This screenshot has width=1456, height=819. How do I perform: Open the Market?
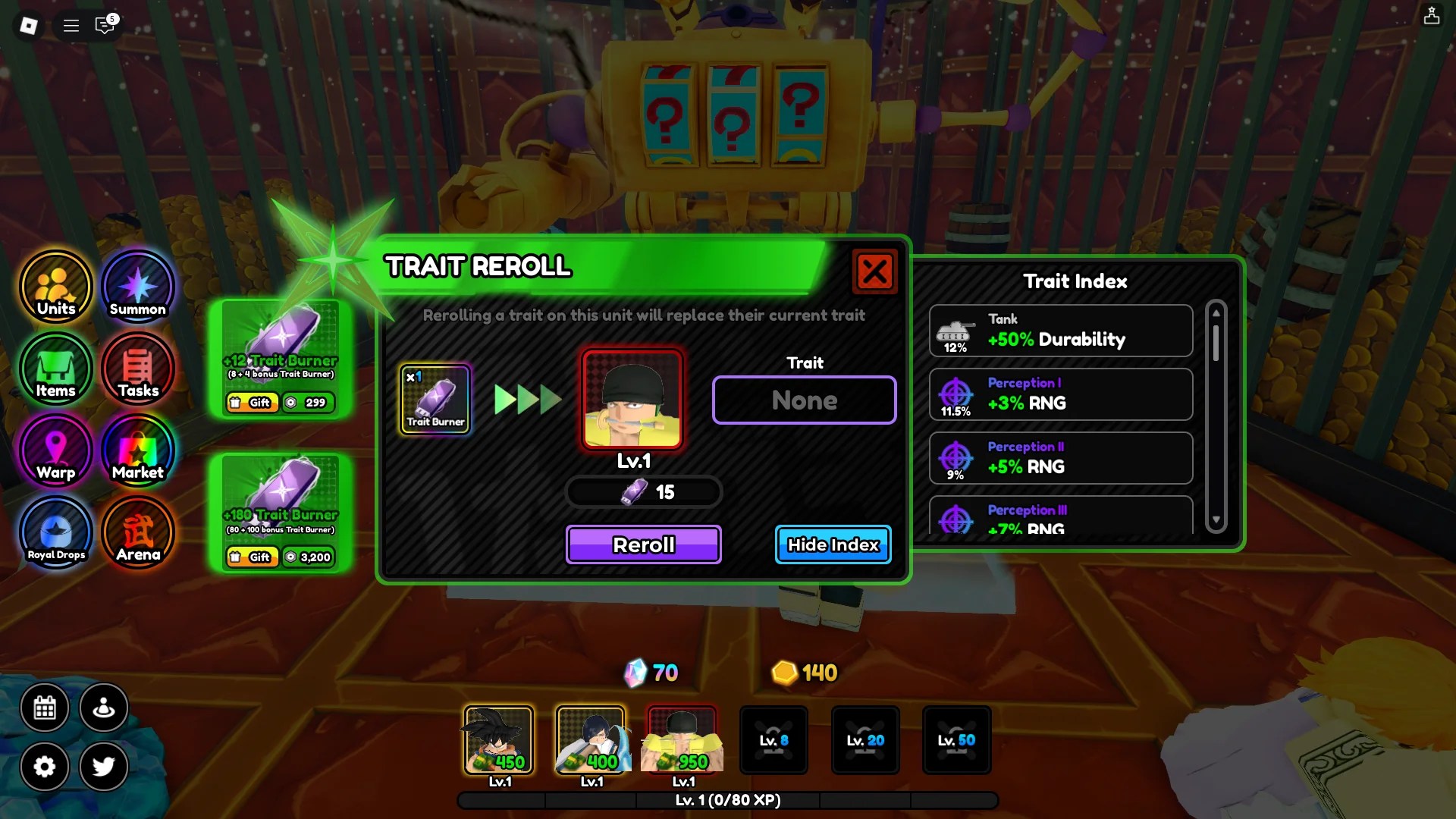pos(137,451)
